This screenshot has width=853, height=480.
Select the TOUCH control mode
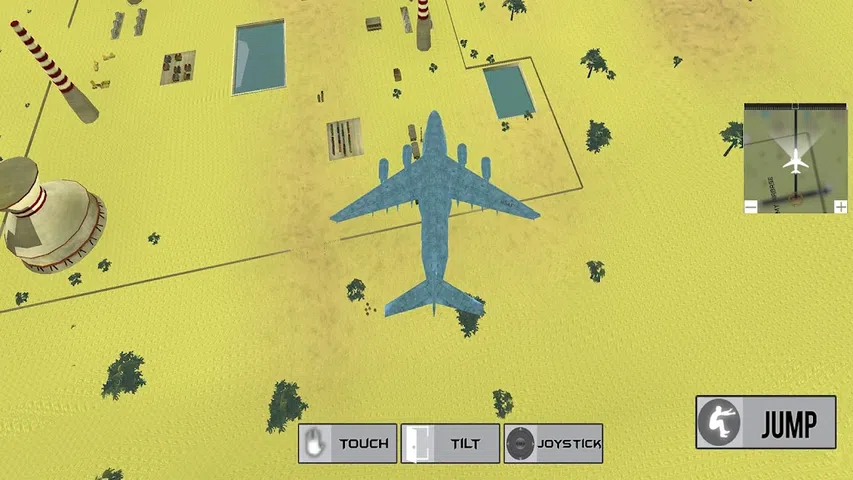pos(347,444)
